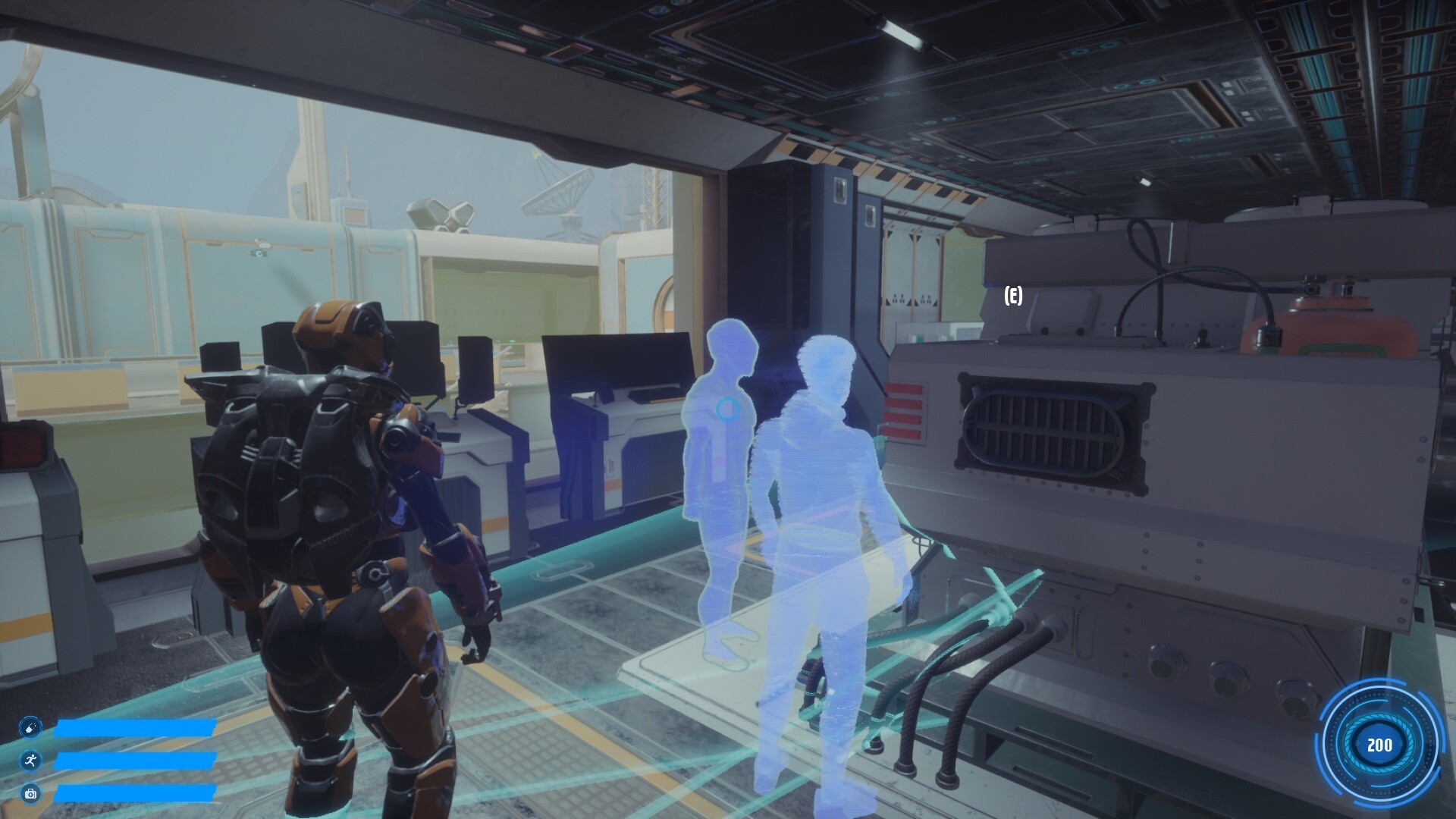Image resolution: width=1456 pixels, height=819 pixels.
Task: Select the water droplet status icon
Action: [x=30, y=726]
